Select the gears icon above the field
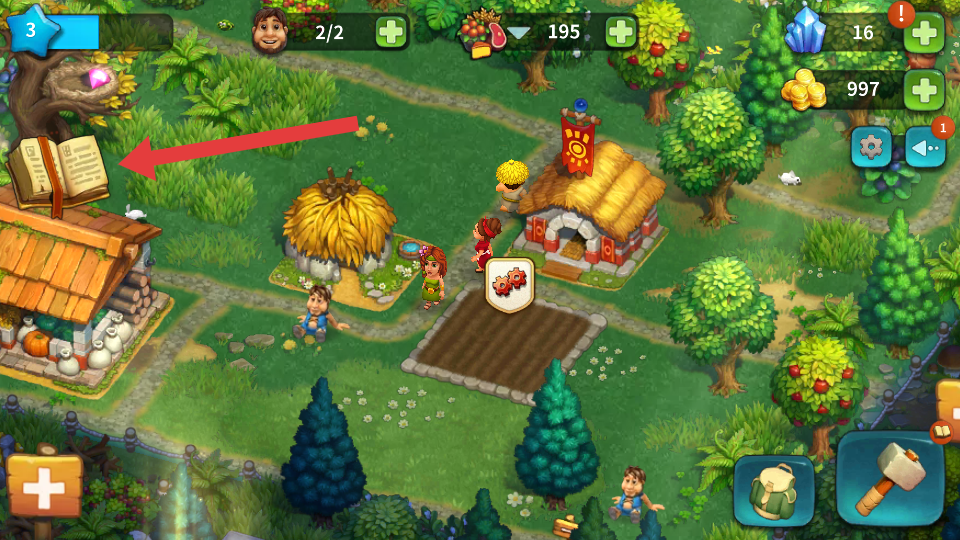960x540 pixels. click(x=509, y=285)
